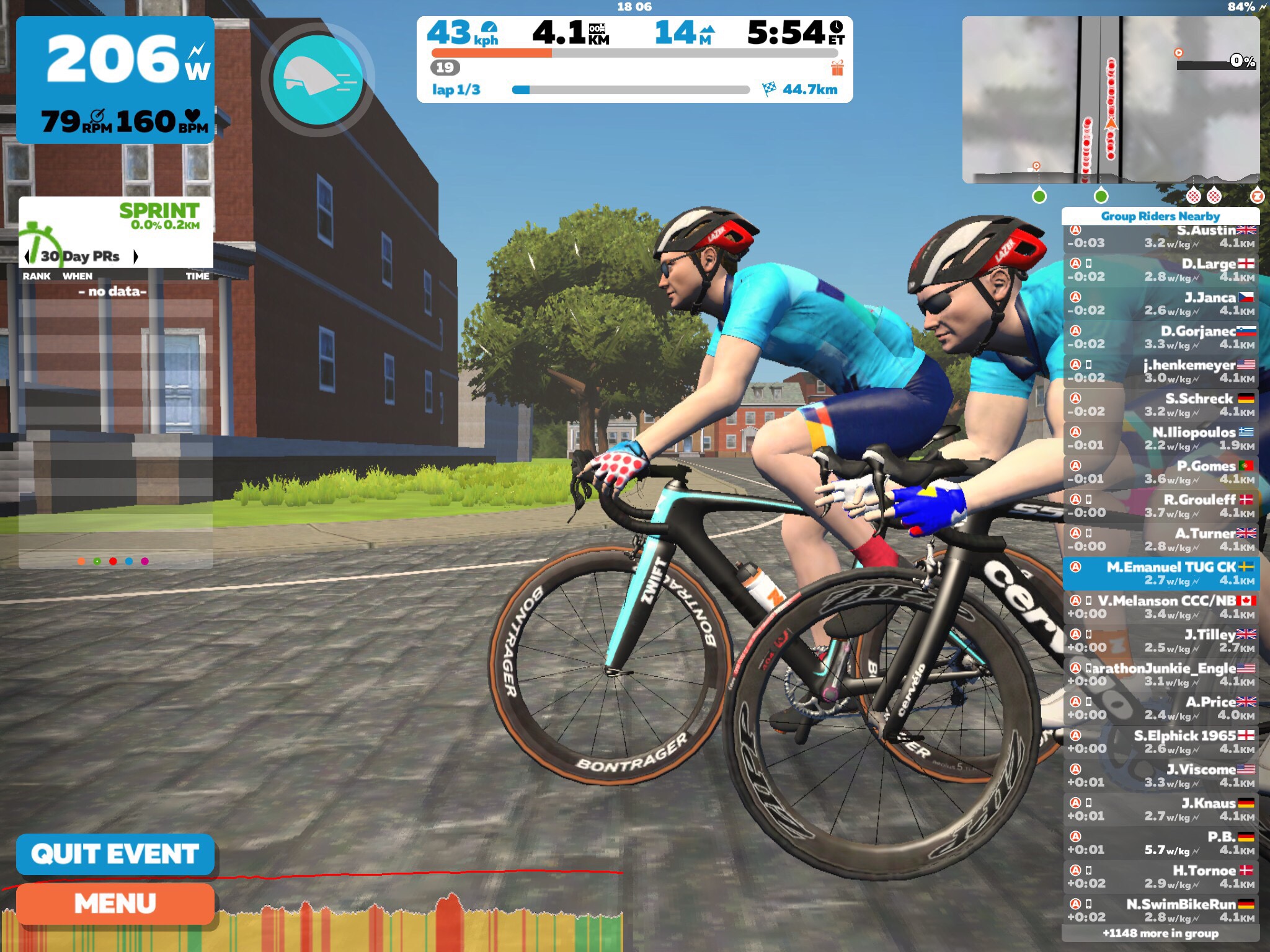Viewport: 1270px width, 952px height.
Task: Click the QUIT EVENT button
Action: [x=115, y=854]
